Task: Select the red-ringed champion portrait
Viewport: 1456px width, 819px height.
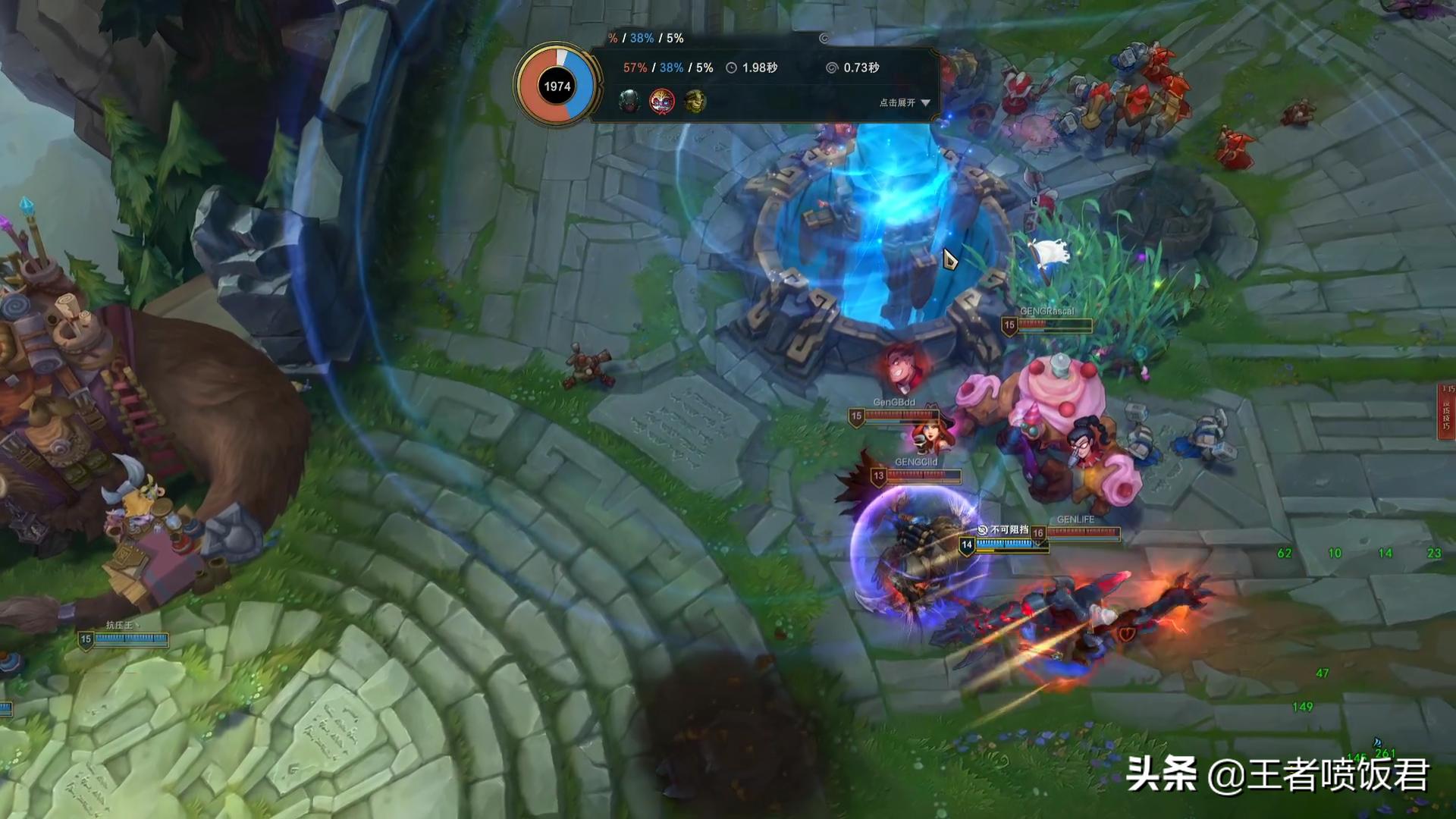Action: click(x=661, y=101)
